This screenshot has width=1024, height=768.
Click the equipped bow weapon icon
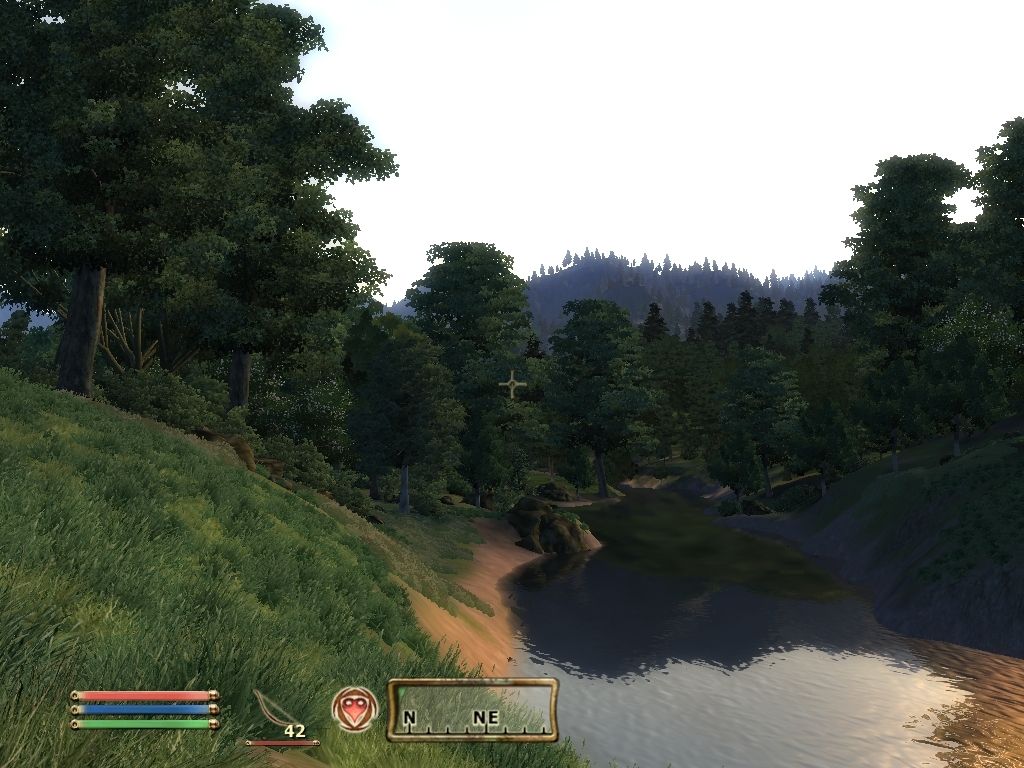pos(274,709)
